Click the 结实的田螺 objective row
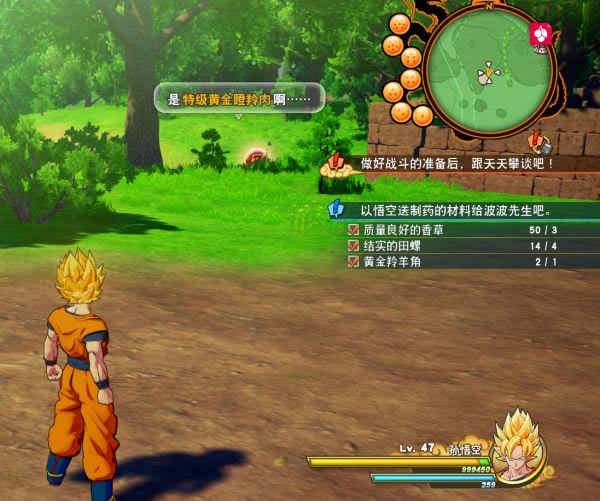The width and height of the screenshot is (600, 501). [462, 246]
